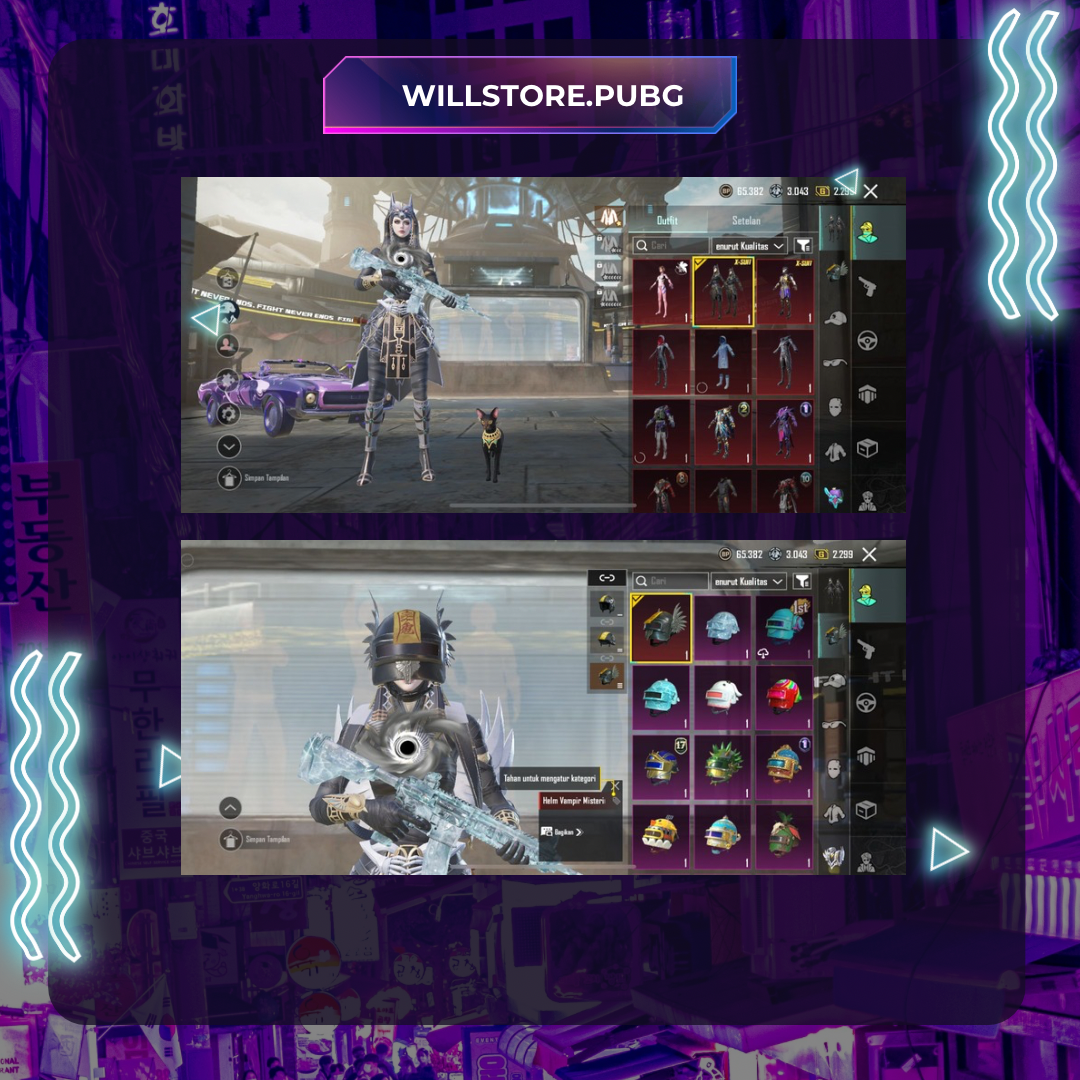Pick the yellow-bordered X-Suit twin outfit
Screen dimensions: 1080x1080
click(722, 291)
